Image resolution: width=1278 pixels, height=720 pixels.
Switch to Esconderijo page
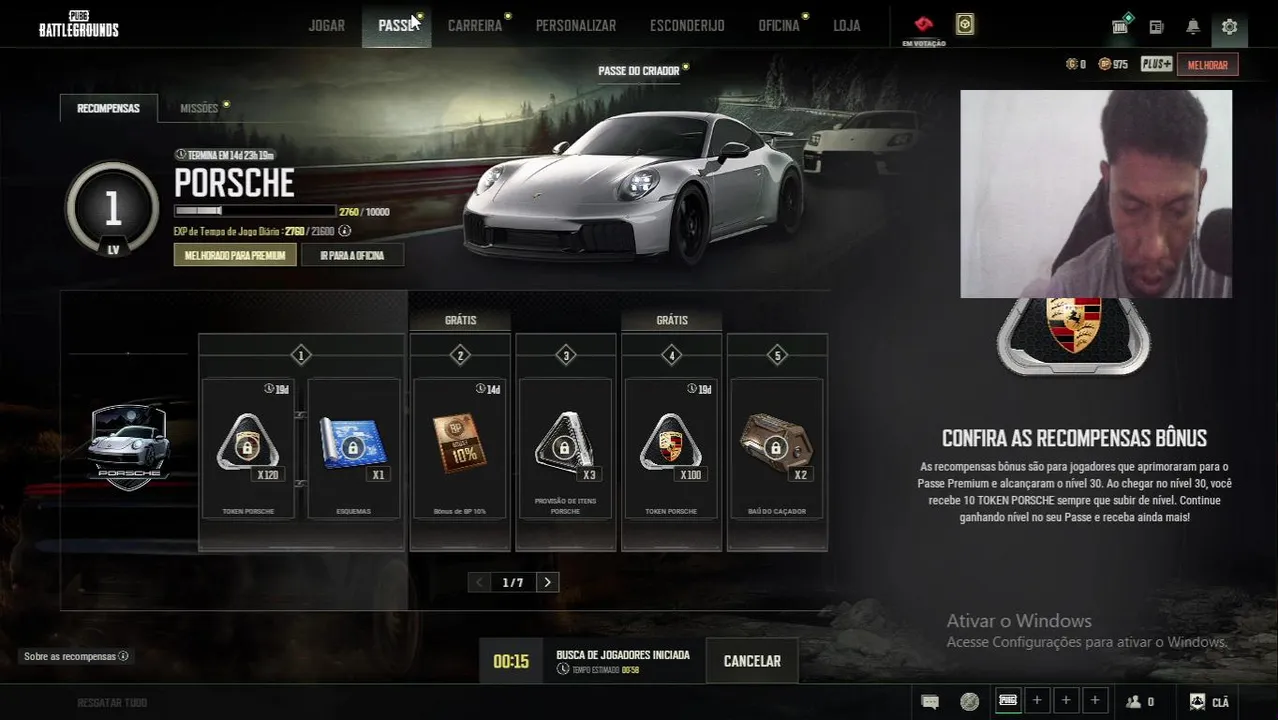(x=687, y=26)
